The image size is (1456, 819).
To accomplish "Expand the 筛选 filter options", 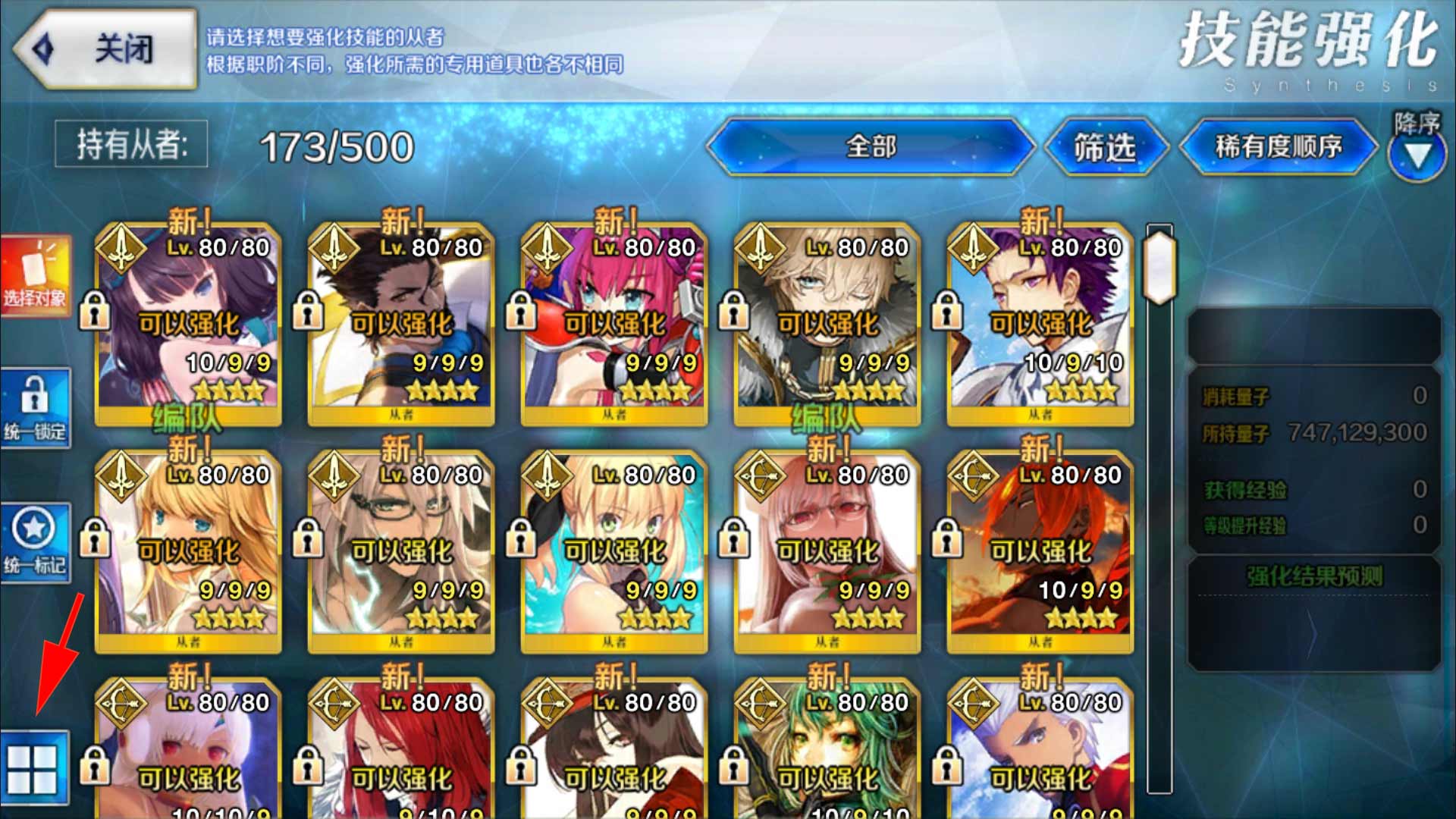I will pos(1103,149).
